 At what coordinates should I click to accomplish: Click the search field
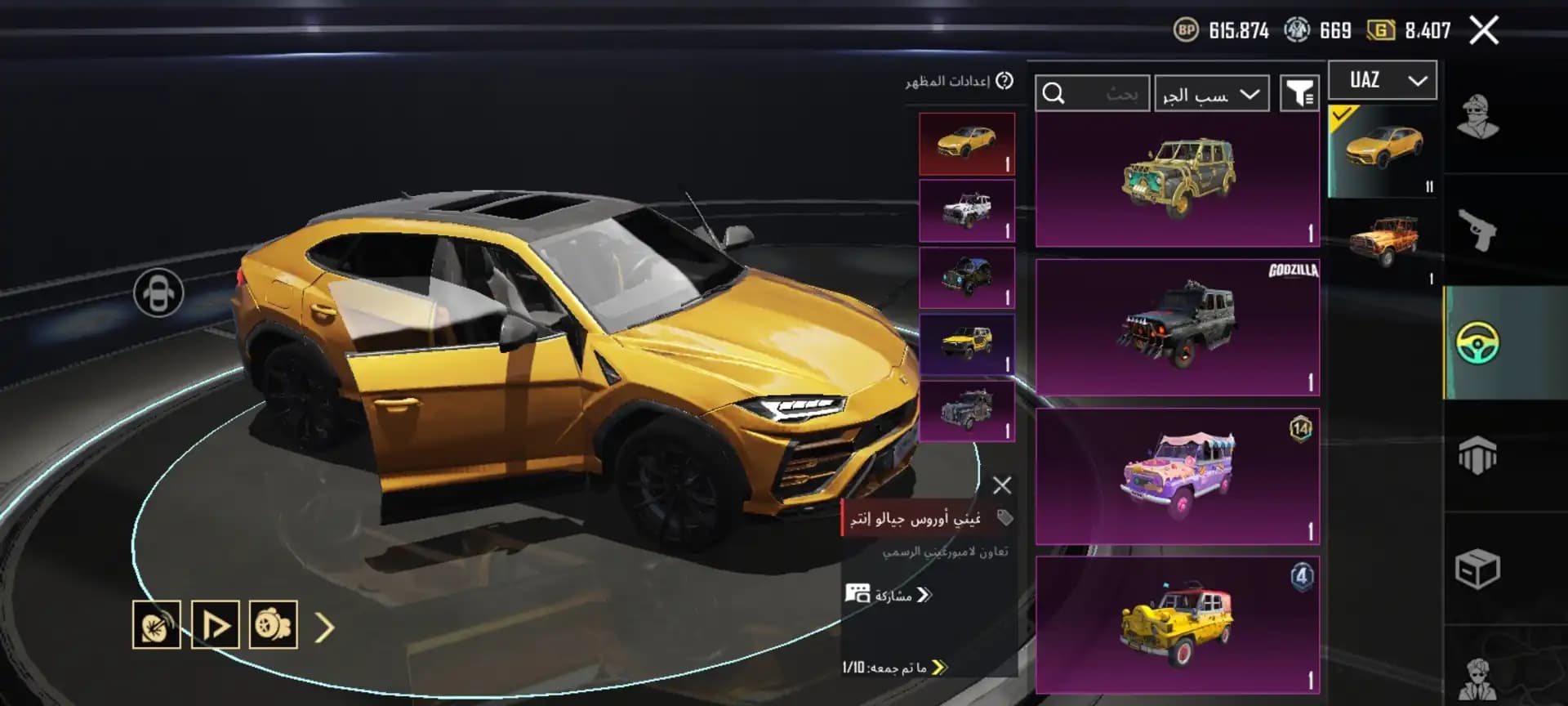click(x=1093, y=94)
